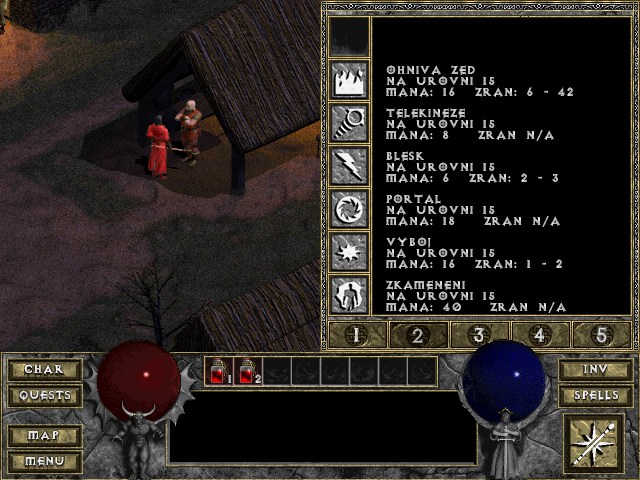The width and height of the screenshot is (640, 480).
Task: Switch to spellbook page 3
Action: pyautogui.click(x=479, y=335)
